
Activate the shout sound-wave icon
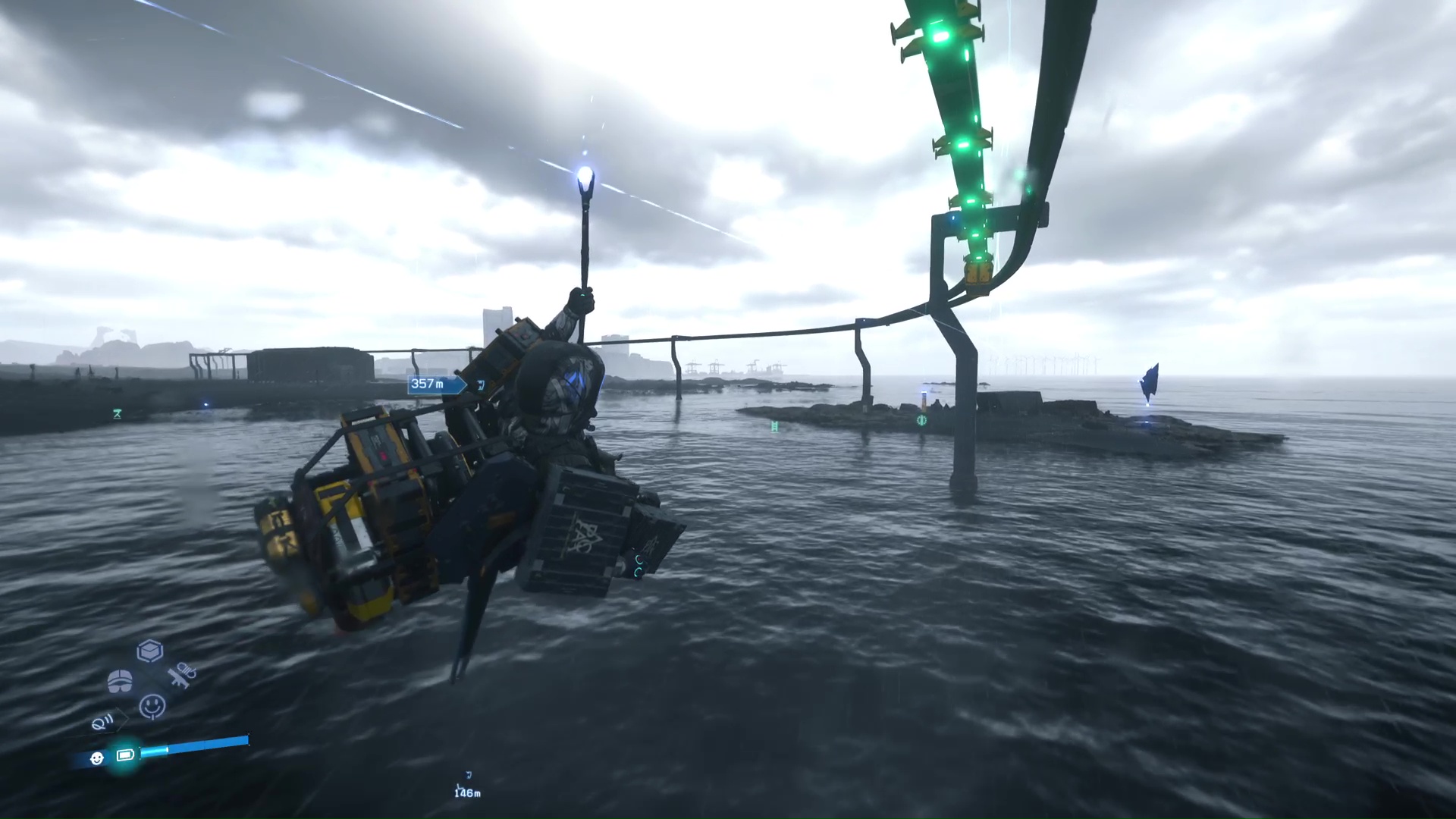104,723
